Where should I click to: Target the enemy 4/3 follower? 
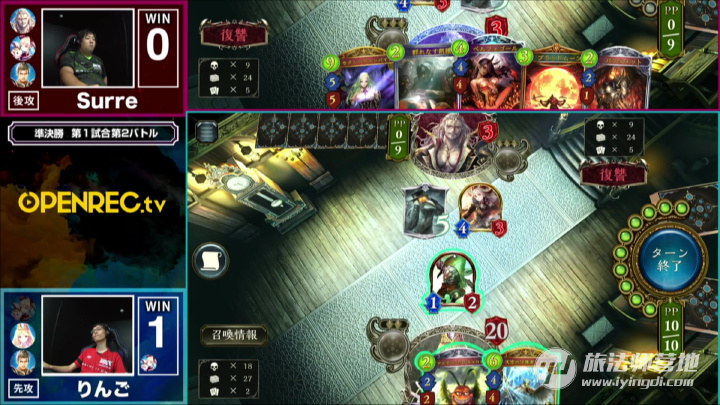[x=480, y=207]
